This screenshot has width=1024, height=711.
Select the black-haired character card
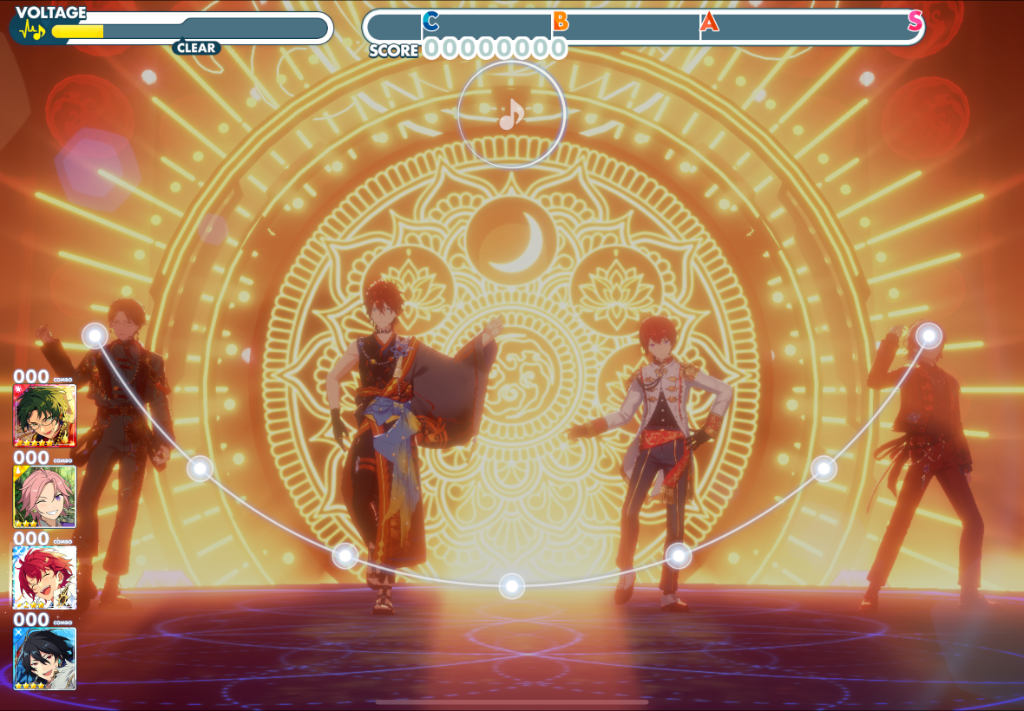44,657
